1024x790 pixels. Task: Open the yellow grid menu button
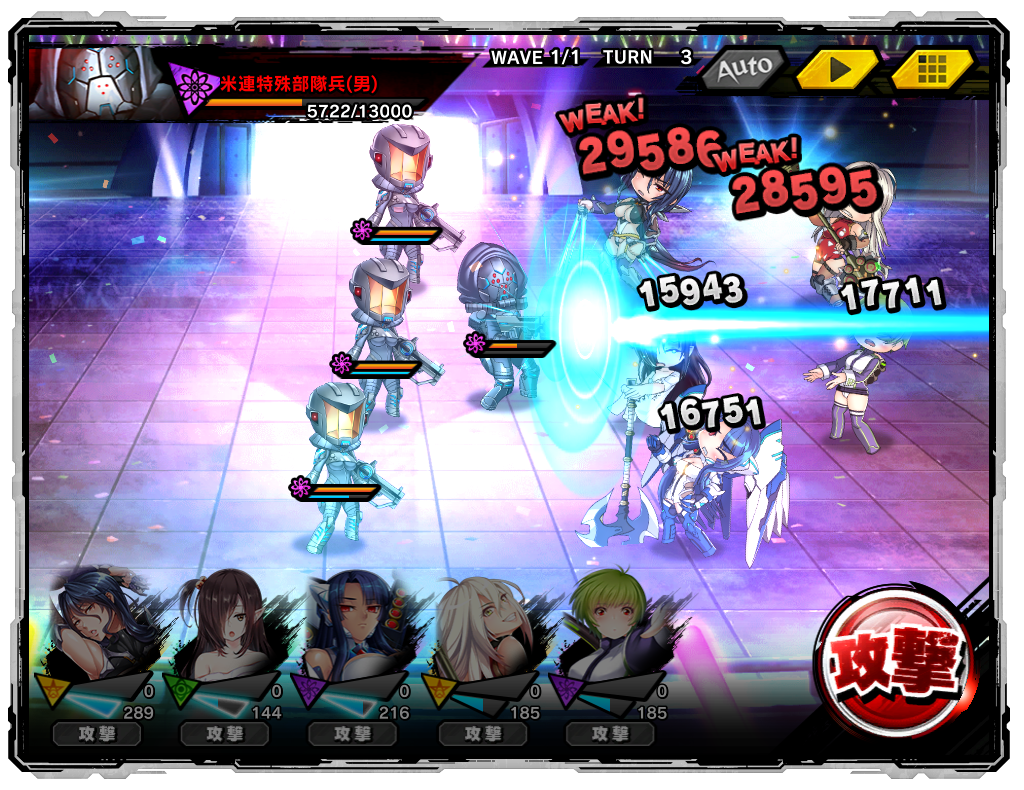tap(931, 69)
